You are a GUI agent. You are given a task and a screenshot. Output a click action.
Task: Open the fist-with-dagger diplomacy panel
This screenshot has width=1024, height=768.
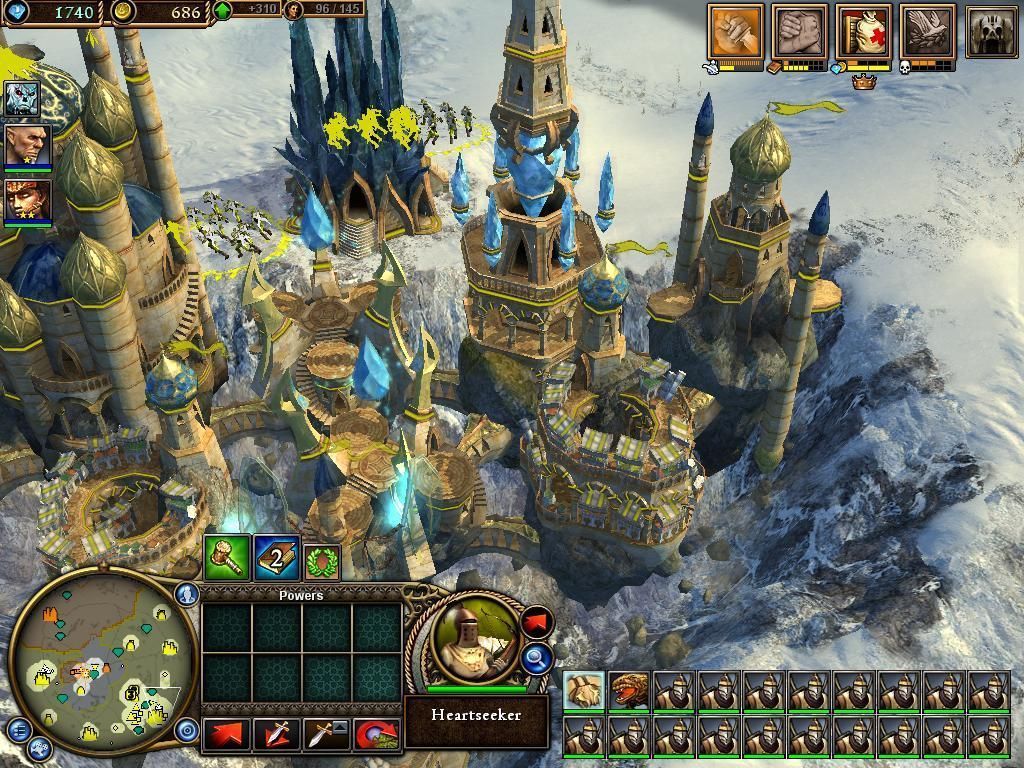735,31
